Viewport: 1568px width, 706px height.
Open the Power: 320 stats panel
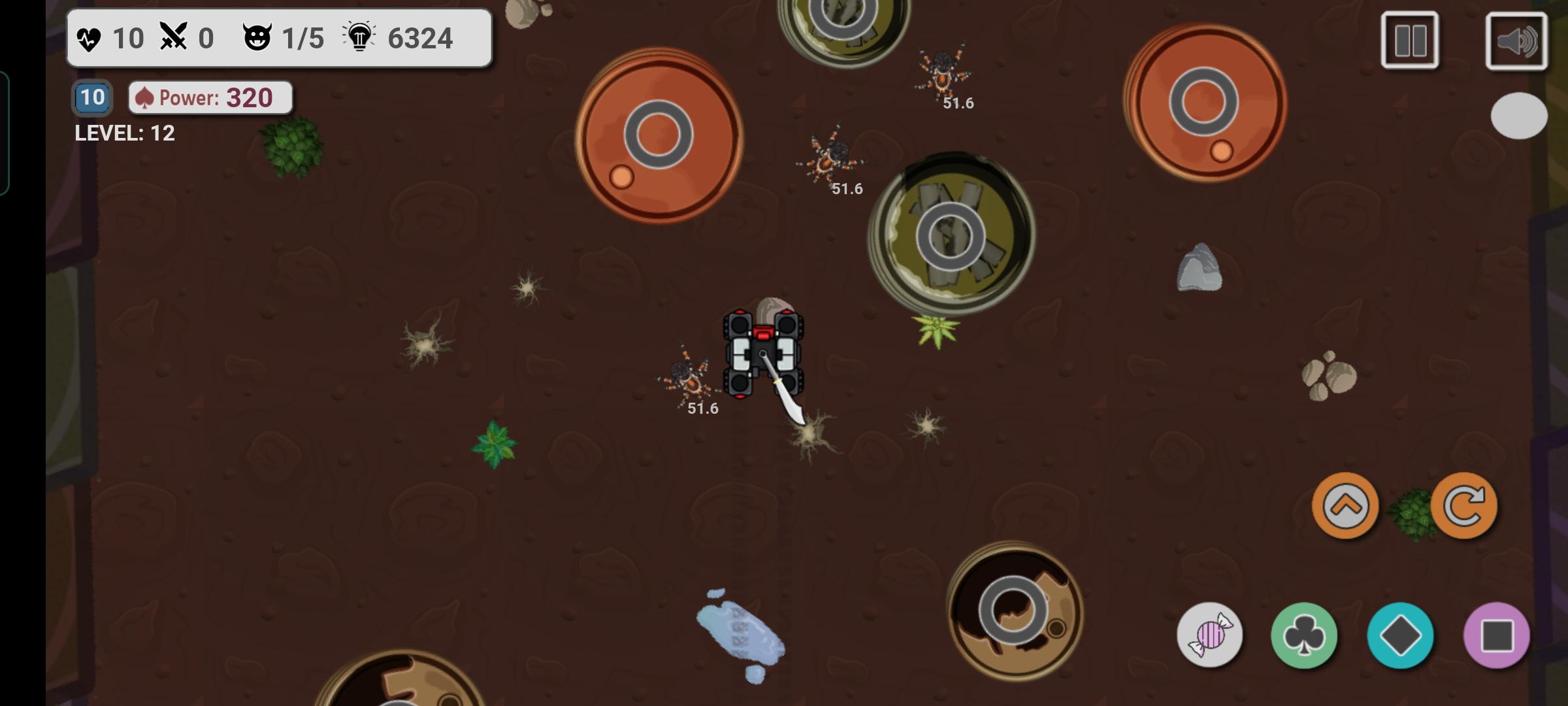point(210,97)
